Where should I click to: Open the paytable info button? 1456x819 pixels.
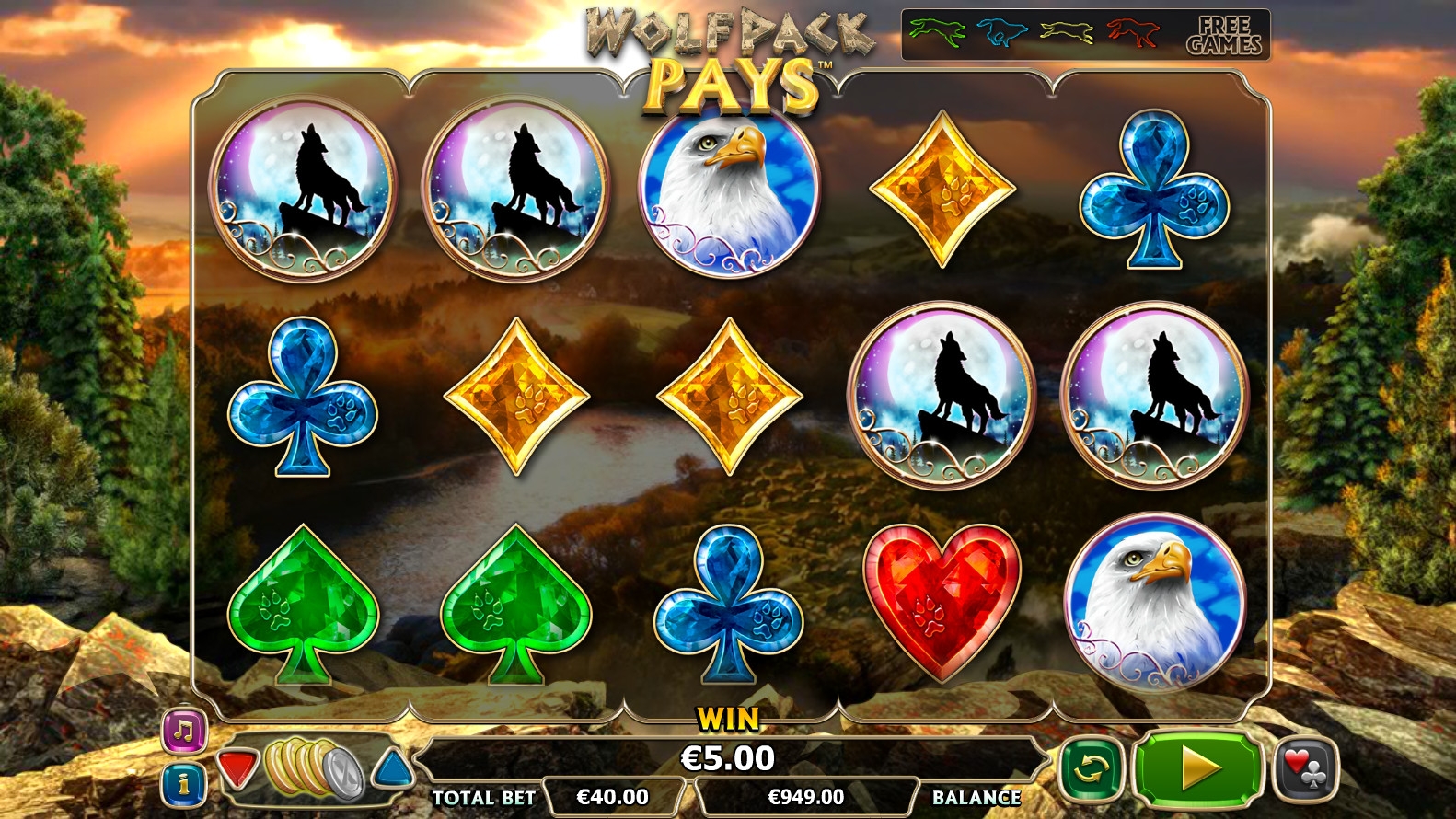(x=184, y=784)
